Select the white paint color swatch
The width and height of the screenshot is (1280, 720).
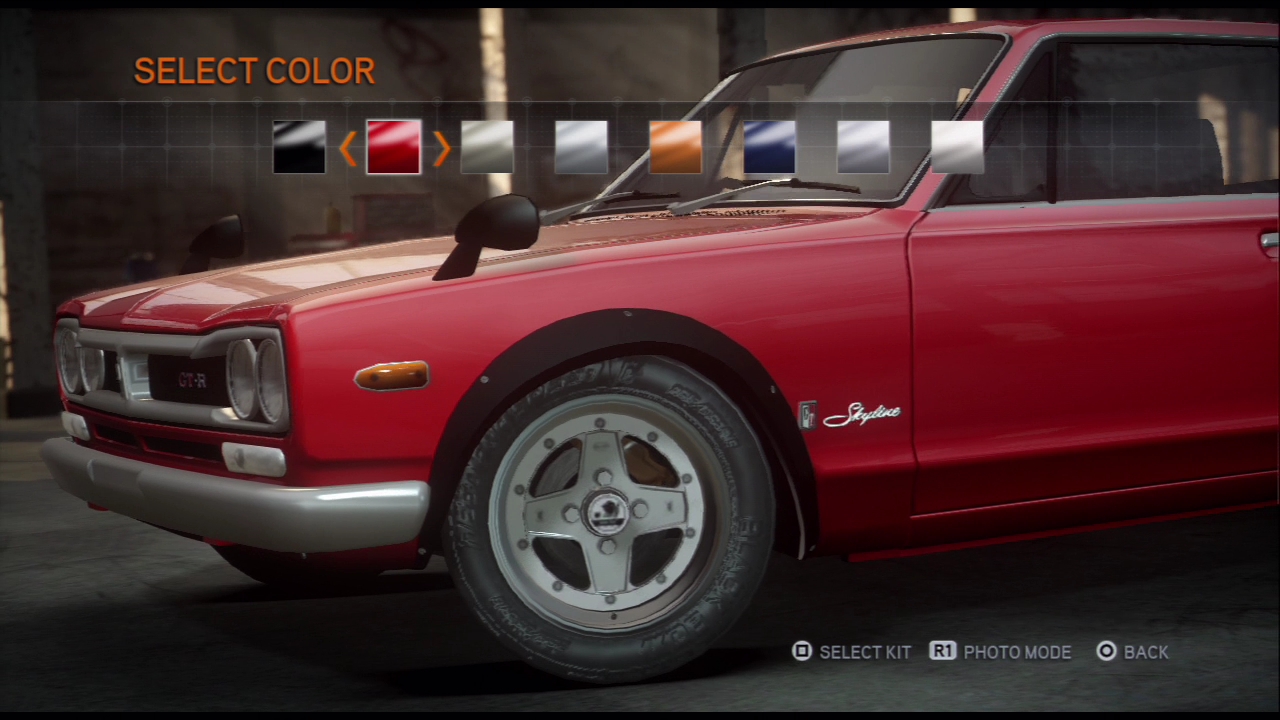(957, 147)
